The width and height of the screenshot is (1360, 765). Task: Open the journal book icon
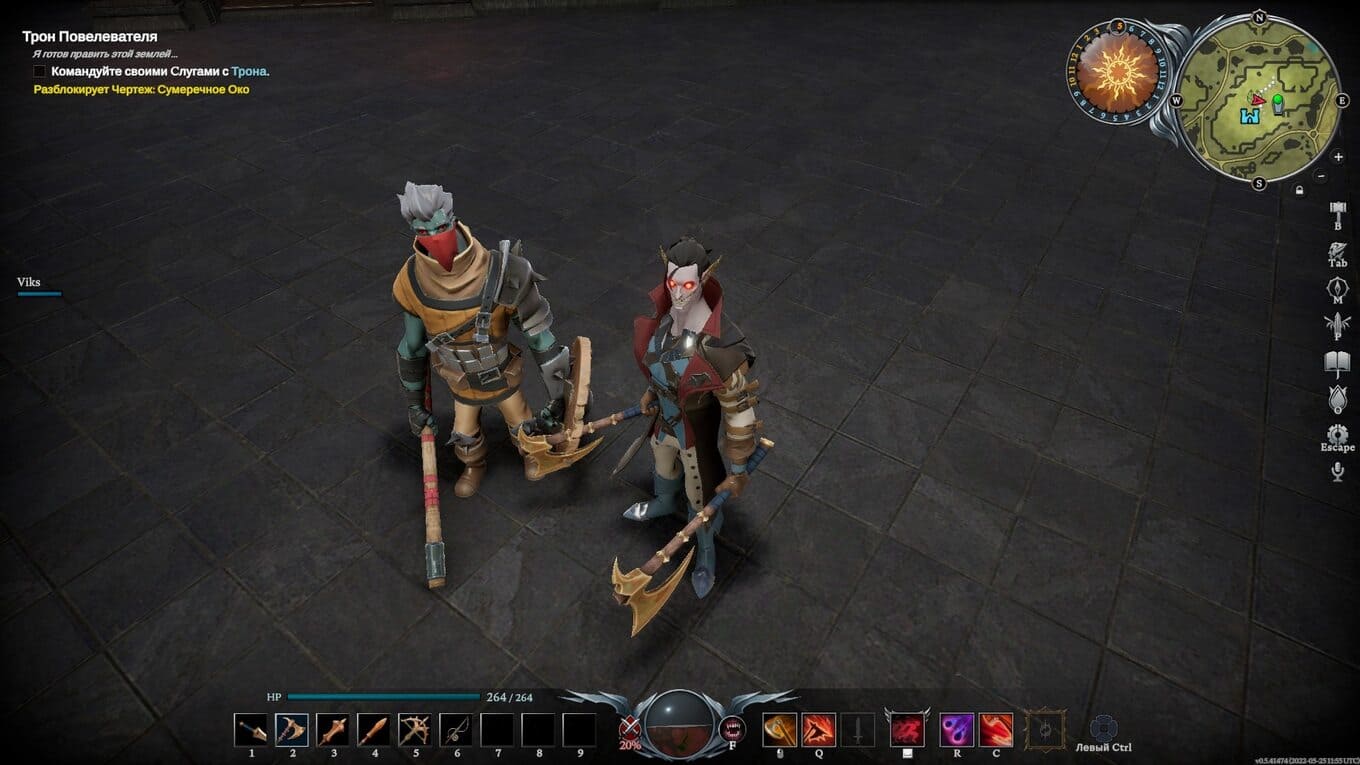(x=1338, y=363)
